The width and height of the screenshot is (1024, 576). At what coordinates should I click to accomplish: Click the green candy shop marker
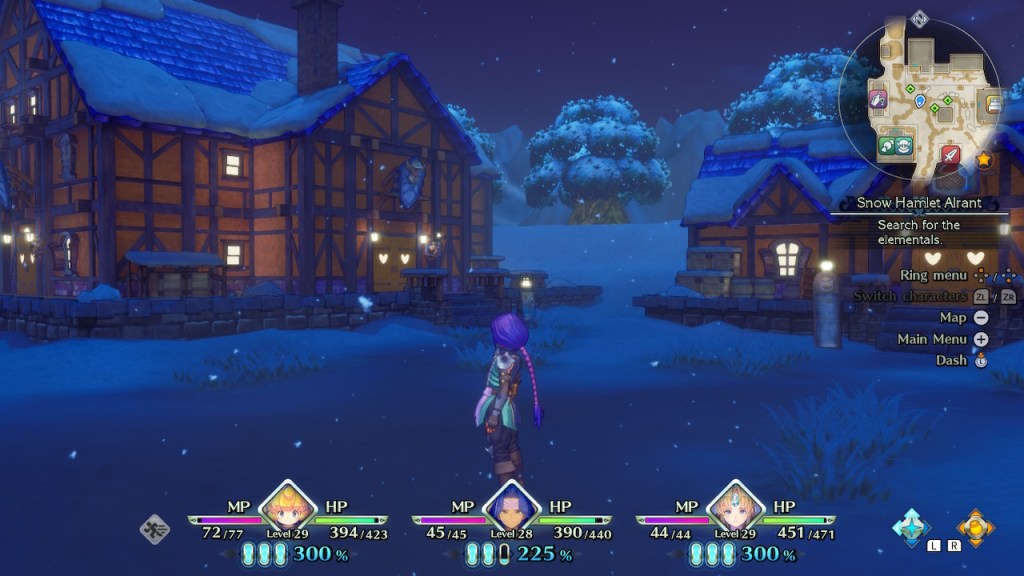click(887, 145)
